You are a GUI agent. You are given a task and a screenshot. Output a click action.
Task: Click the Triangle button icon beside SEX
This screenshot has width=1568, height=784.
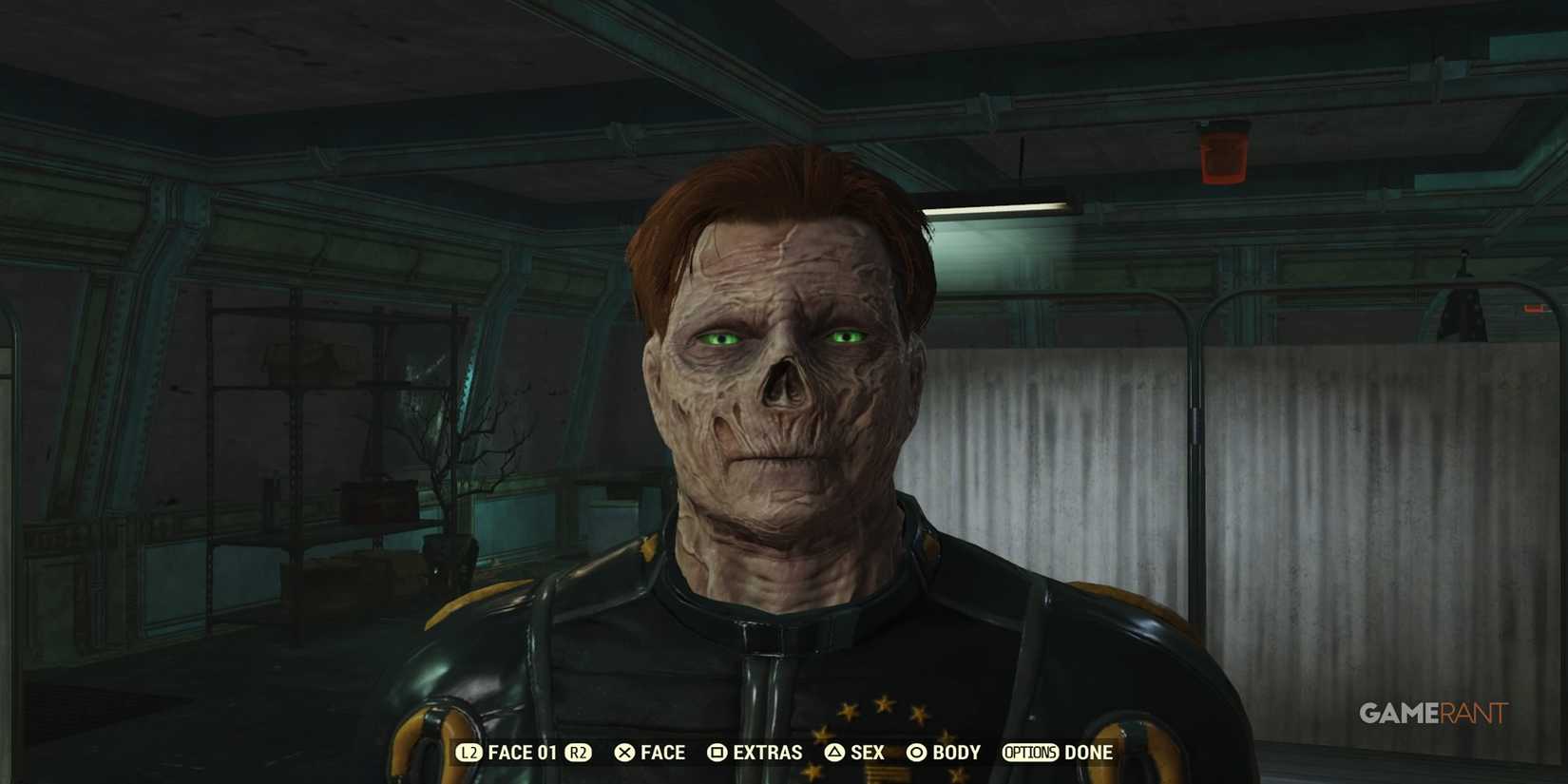[833, 752]
